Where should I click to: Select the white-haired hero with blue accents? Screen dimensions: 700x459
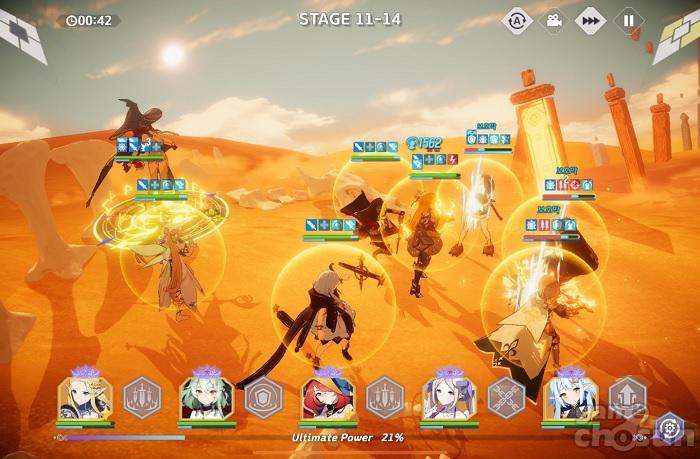(570, 397)
